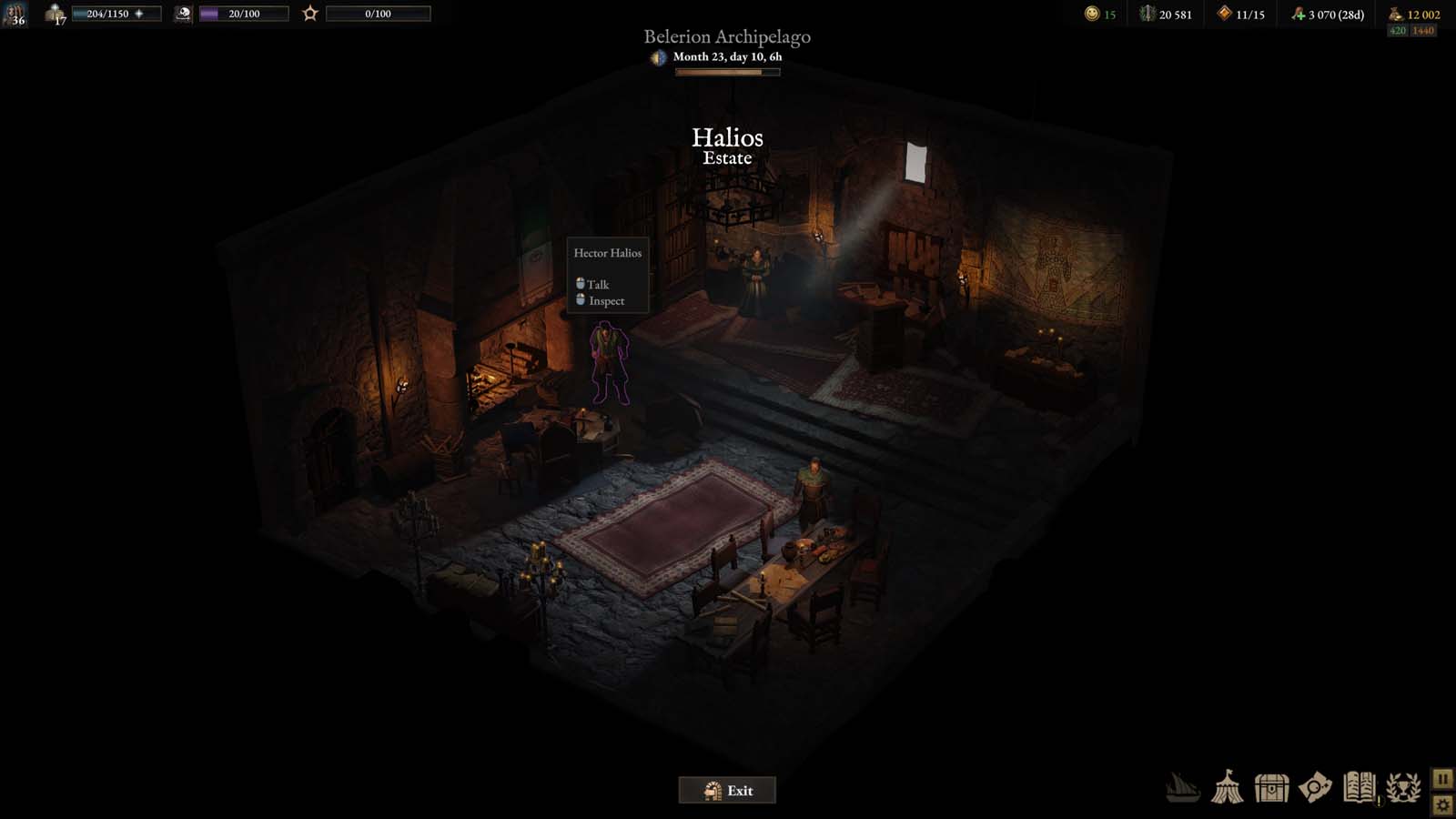Image resolution: width=1456 pixels, height=819 pixels.
Task: Click the meat leg food supply icon
Action: [1298, 14]
